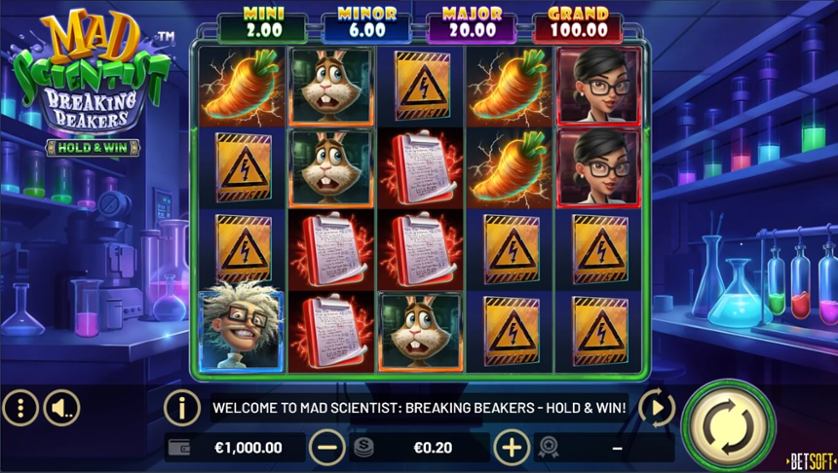838x473 pixels.
Task: Open the three-dot options menu
Action: [x=20, y=407]
